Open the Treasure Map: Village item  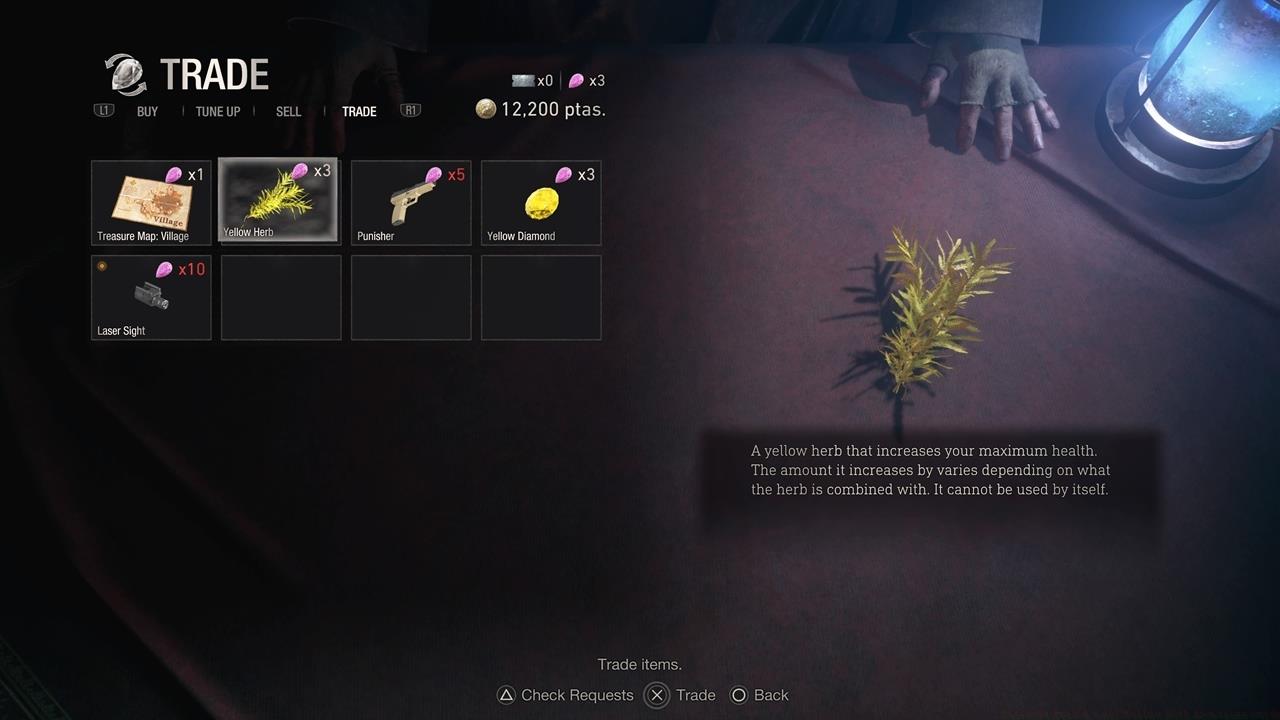(150, 200)
